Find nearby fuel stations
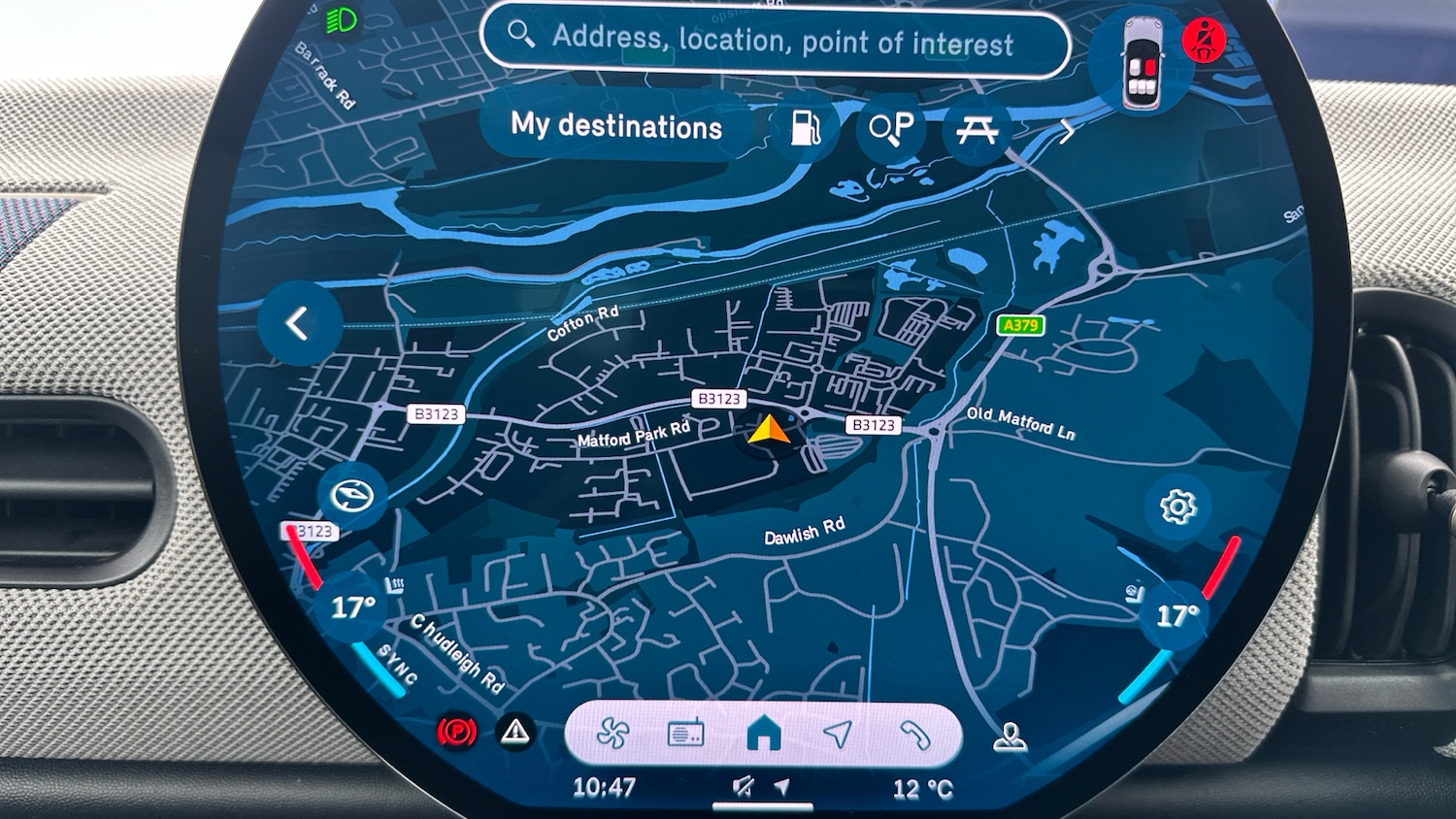Viewport: 1456px width, 819px height. point(806,128)
